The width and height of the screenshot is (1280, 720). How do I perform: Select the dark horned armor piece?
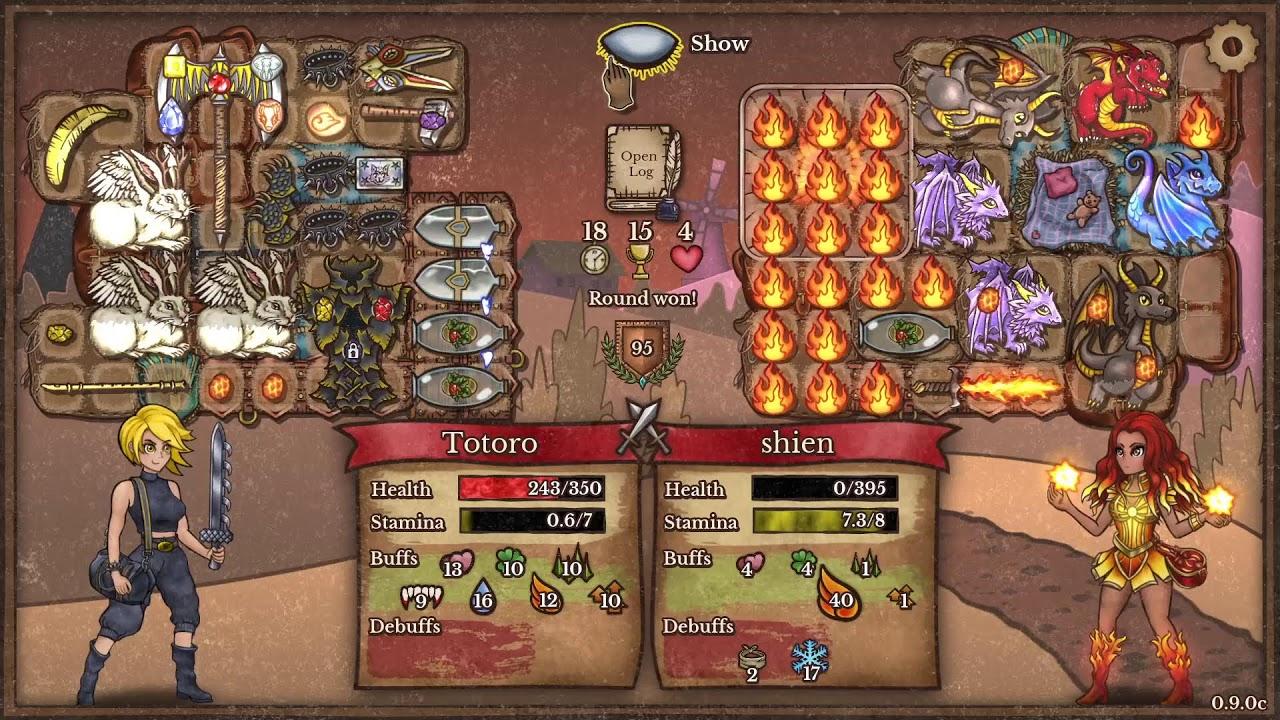(x=353, y=330)
